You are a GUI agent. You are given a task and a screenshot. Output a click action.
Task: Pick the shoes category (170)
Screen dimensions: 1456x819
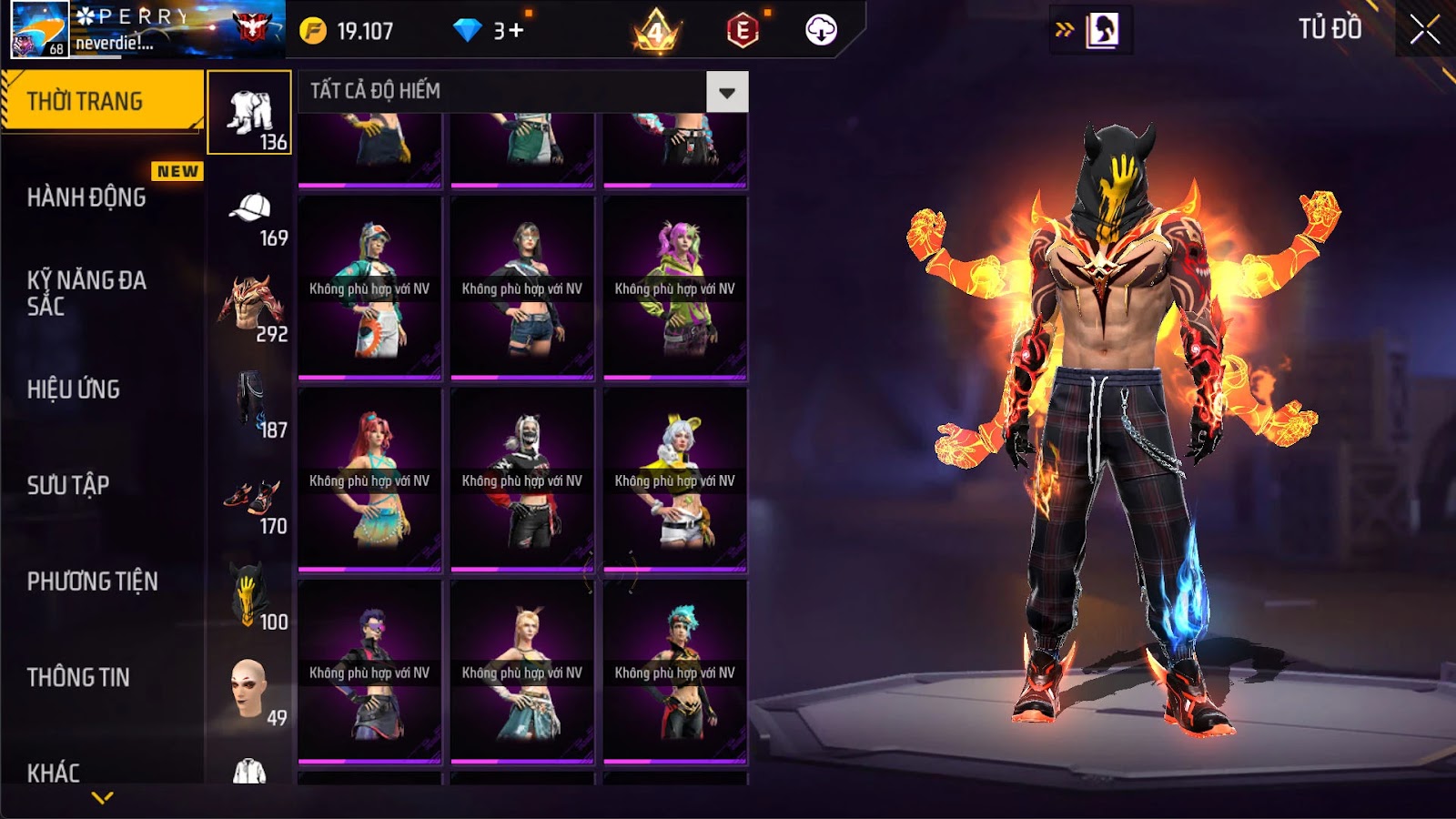coord(249,501)
